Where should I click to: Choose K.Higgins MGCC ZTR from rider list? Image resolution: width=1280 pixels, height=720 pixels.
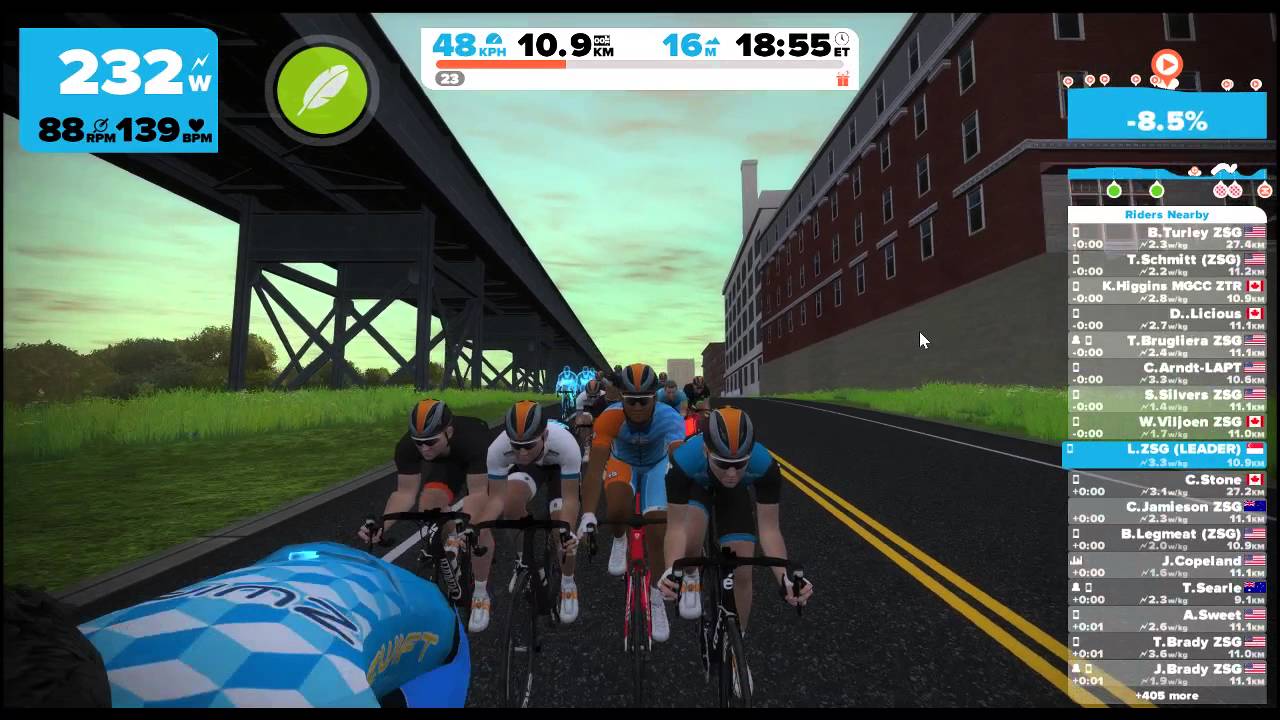coord(1166,291)
